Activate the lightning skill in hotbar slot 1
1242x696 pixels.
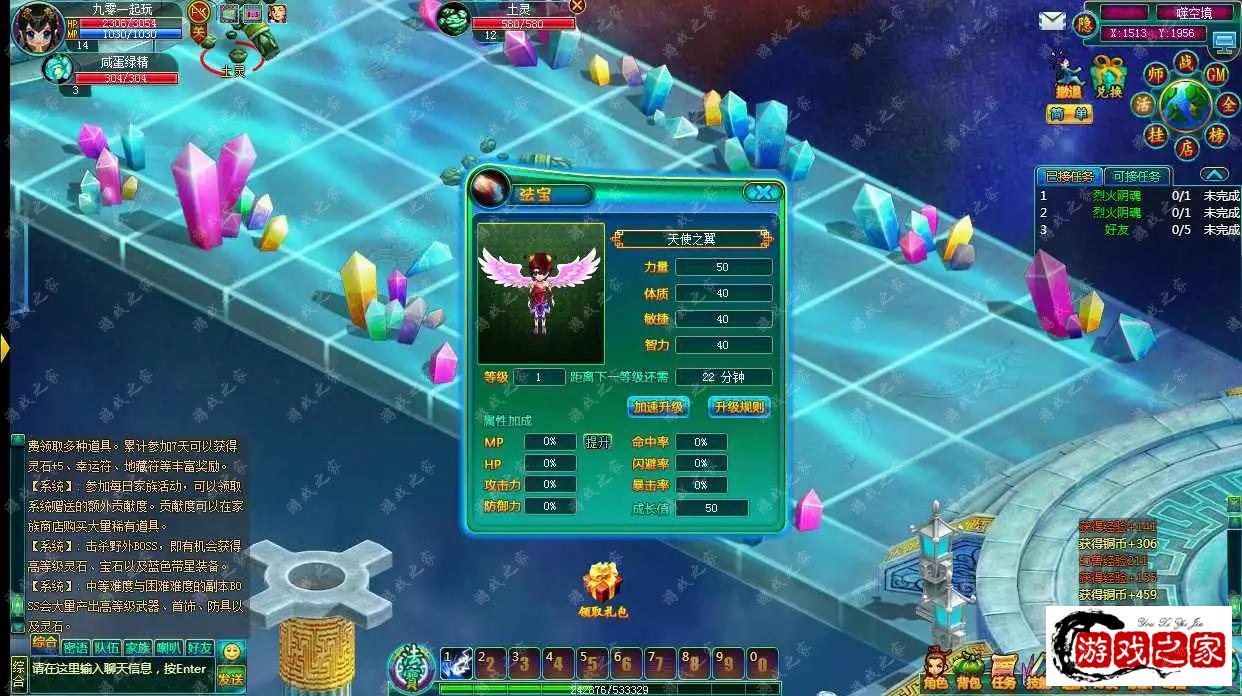point(457,662)
